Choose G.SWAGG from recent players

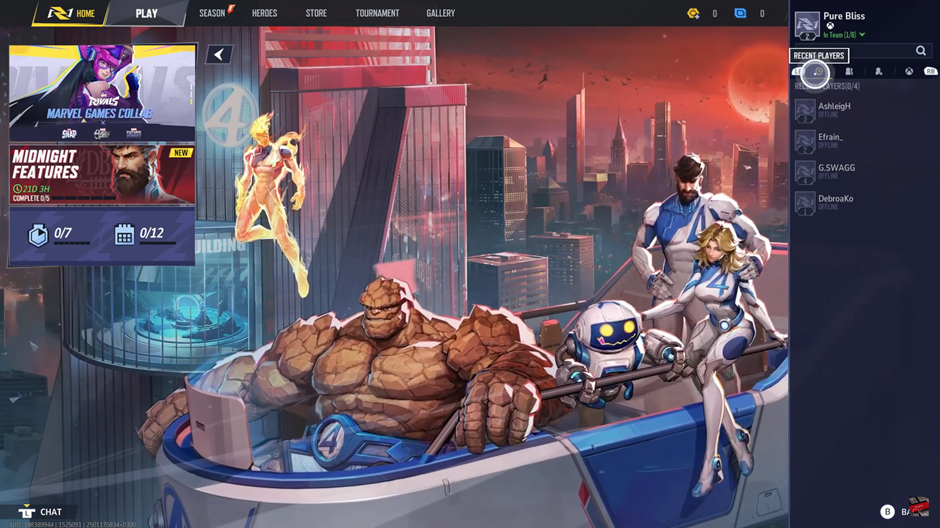[x=836, y=171]
